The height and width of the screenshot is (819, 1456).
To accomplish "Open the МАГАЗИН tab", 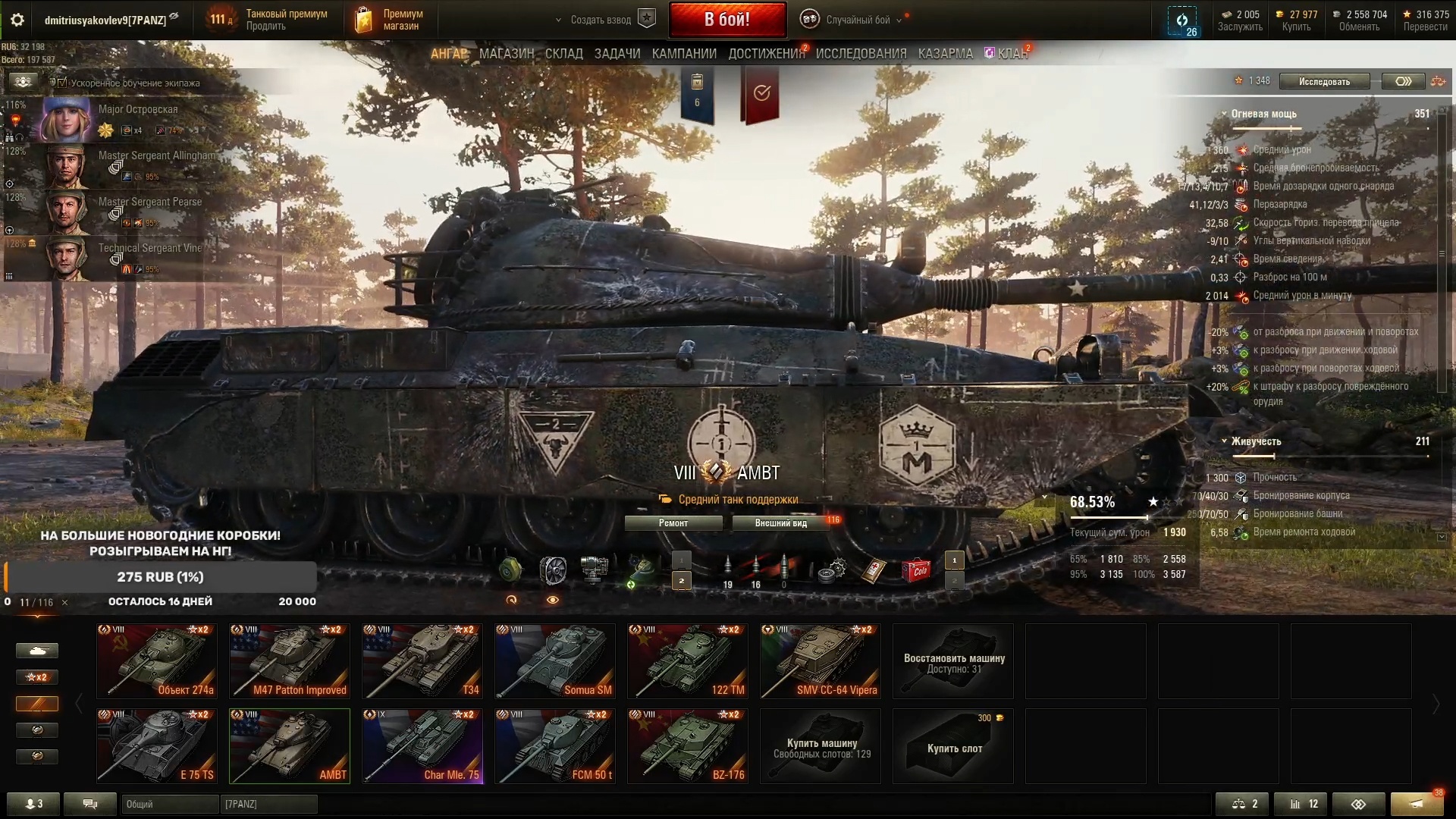I will (507, 54).
